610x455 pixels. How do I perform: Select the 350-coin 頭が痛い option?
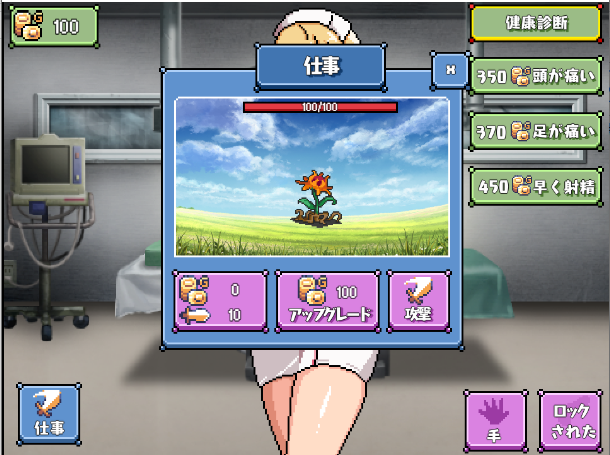coord(534,76)
